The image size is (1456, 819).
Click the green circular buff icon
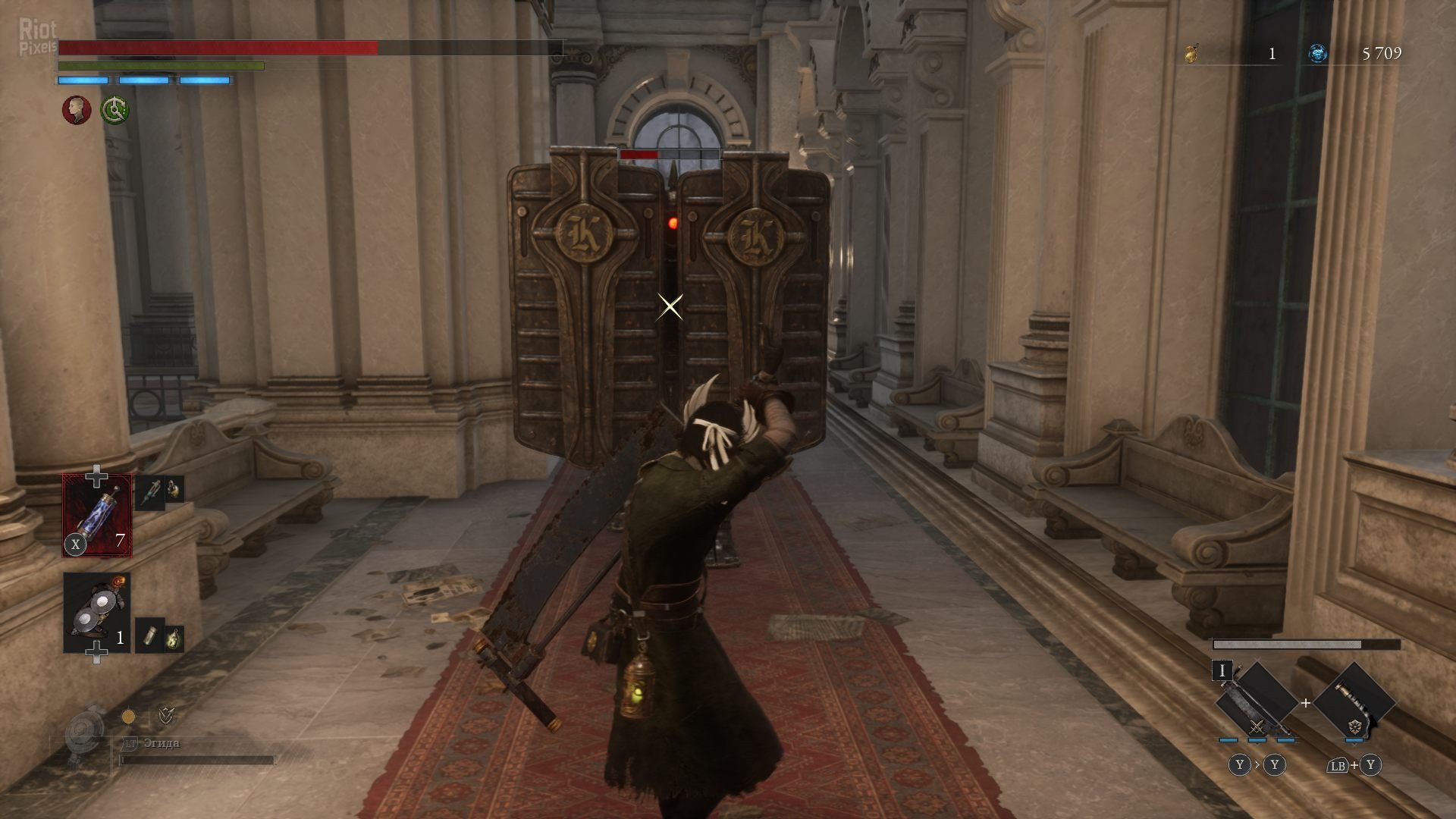click(x=115, y=110)
